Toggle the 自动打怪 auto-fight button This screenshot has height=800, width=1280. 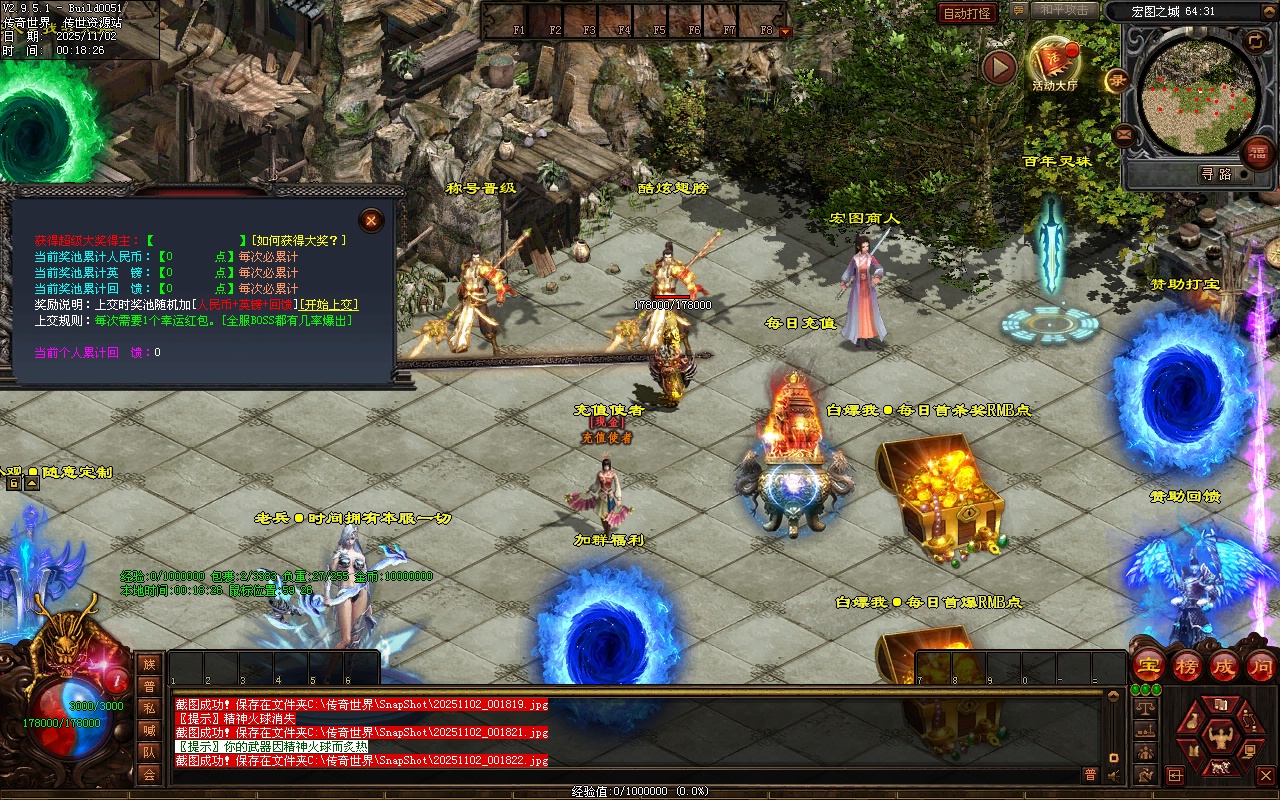[x=967, y=13]
